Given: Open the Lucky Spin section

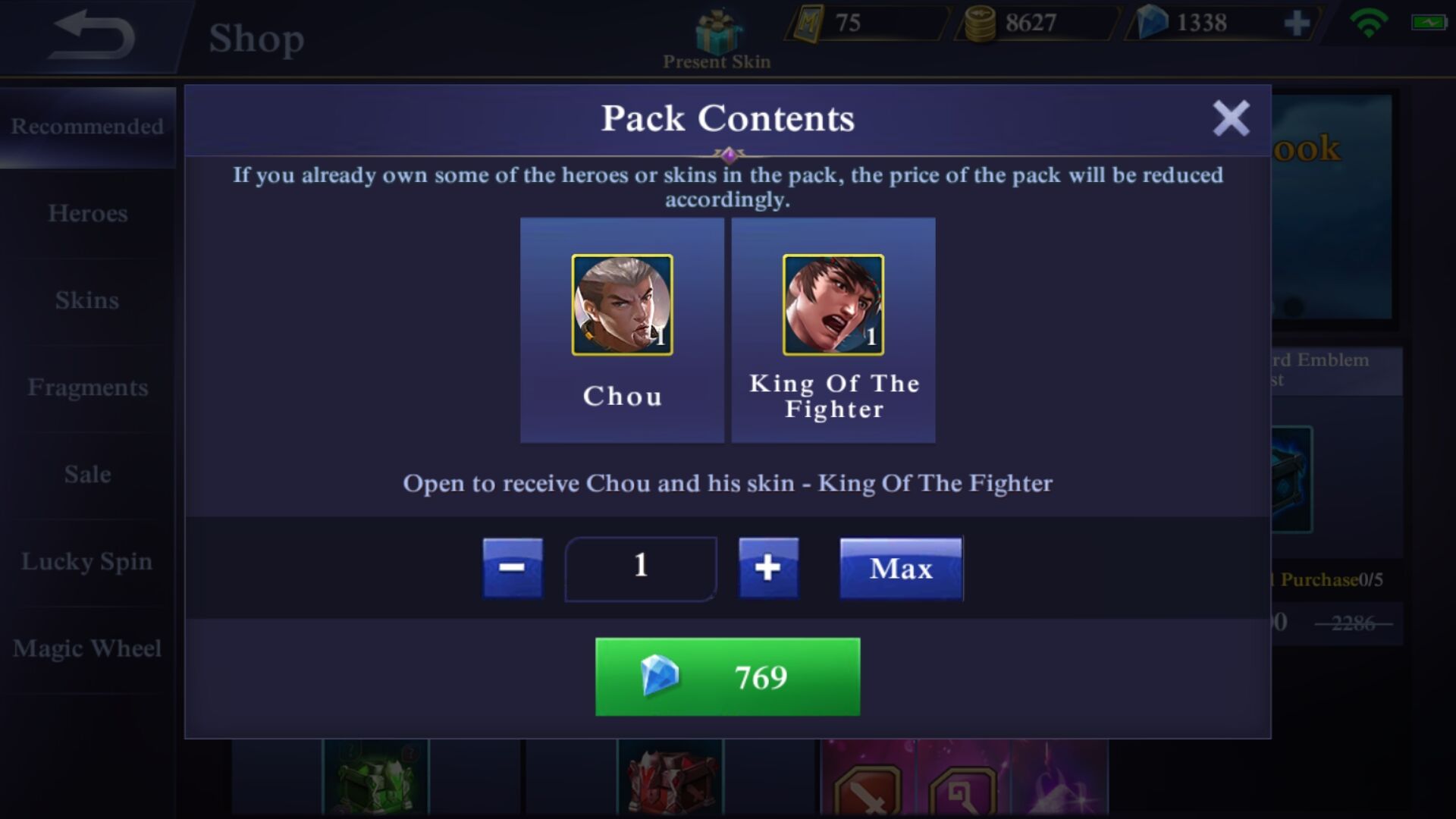Looking at the screenshot, I should click(x=87, y=562).
